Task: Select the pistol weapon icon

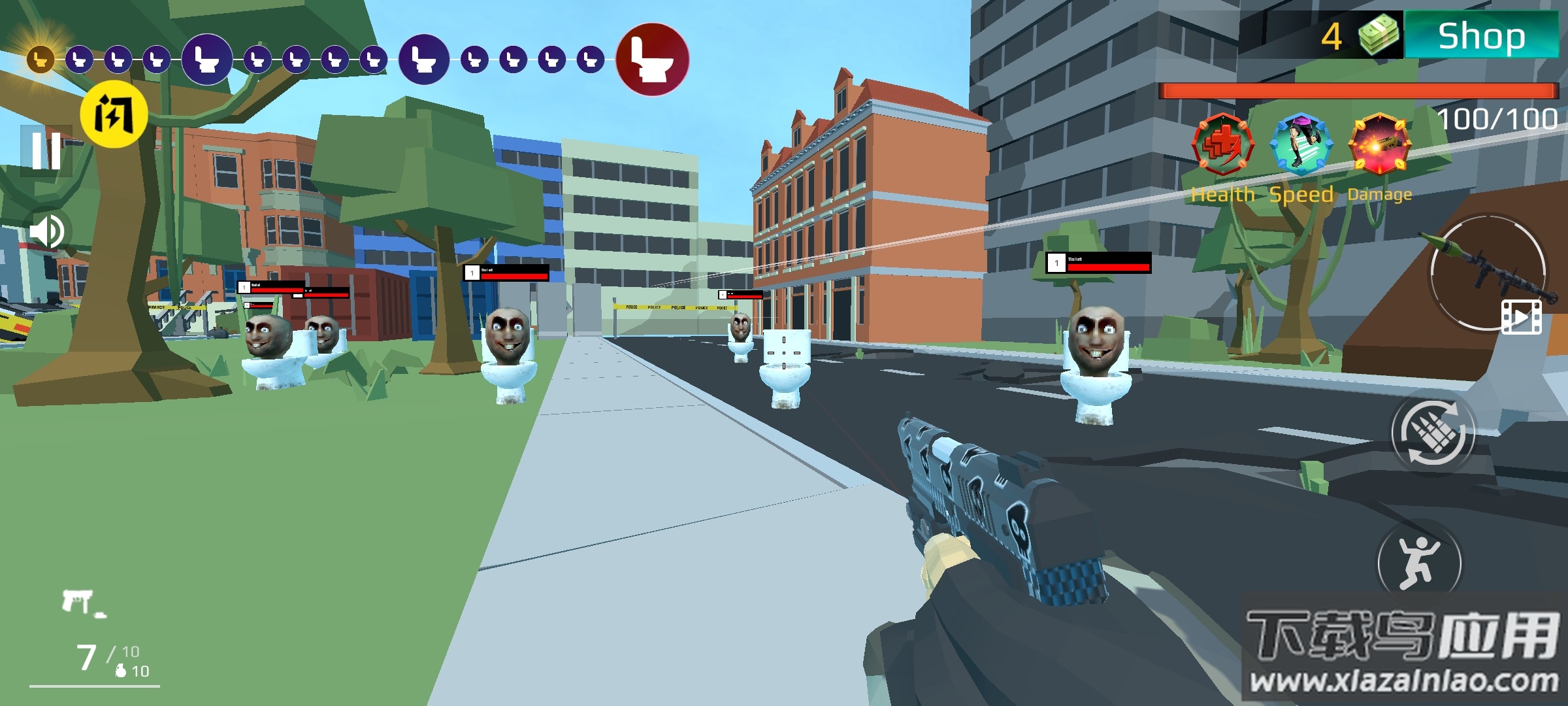Action: (80, 601)
